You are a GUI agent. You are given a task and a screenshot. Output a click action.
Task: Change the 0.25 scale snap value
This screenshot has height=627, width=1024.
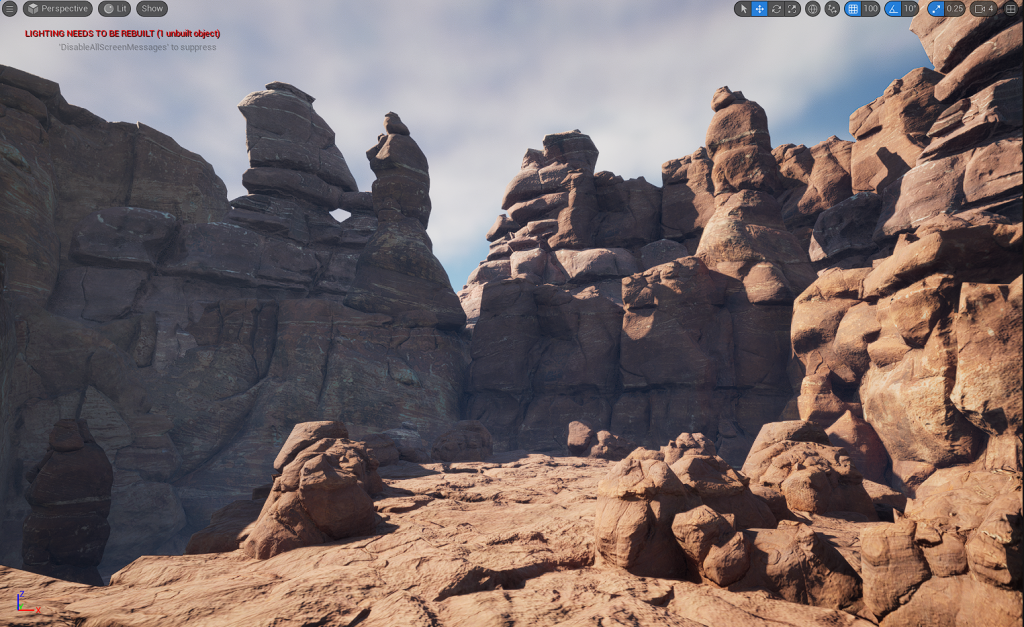tap(955, 9)
